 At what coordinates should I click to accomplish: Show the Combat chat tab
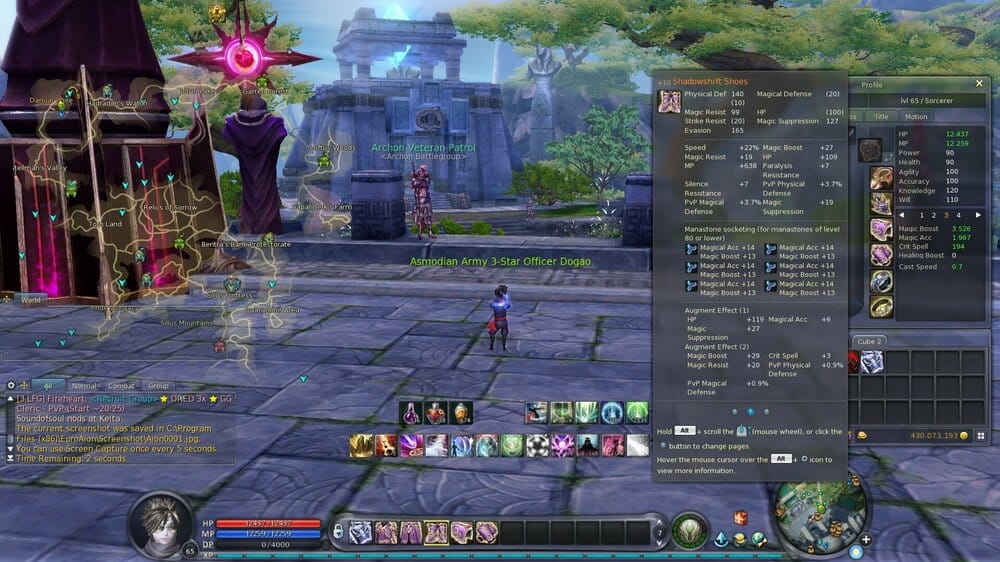[121, 385]
